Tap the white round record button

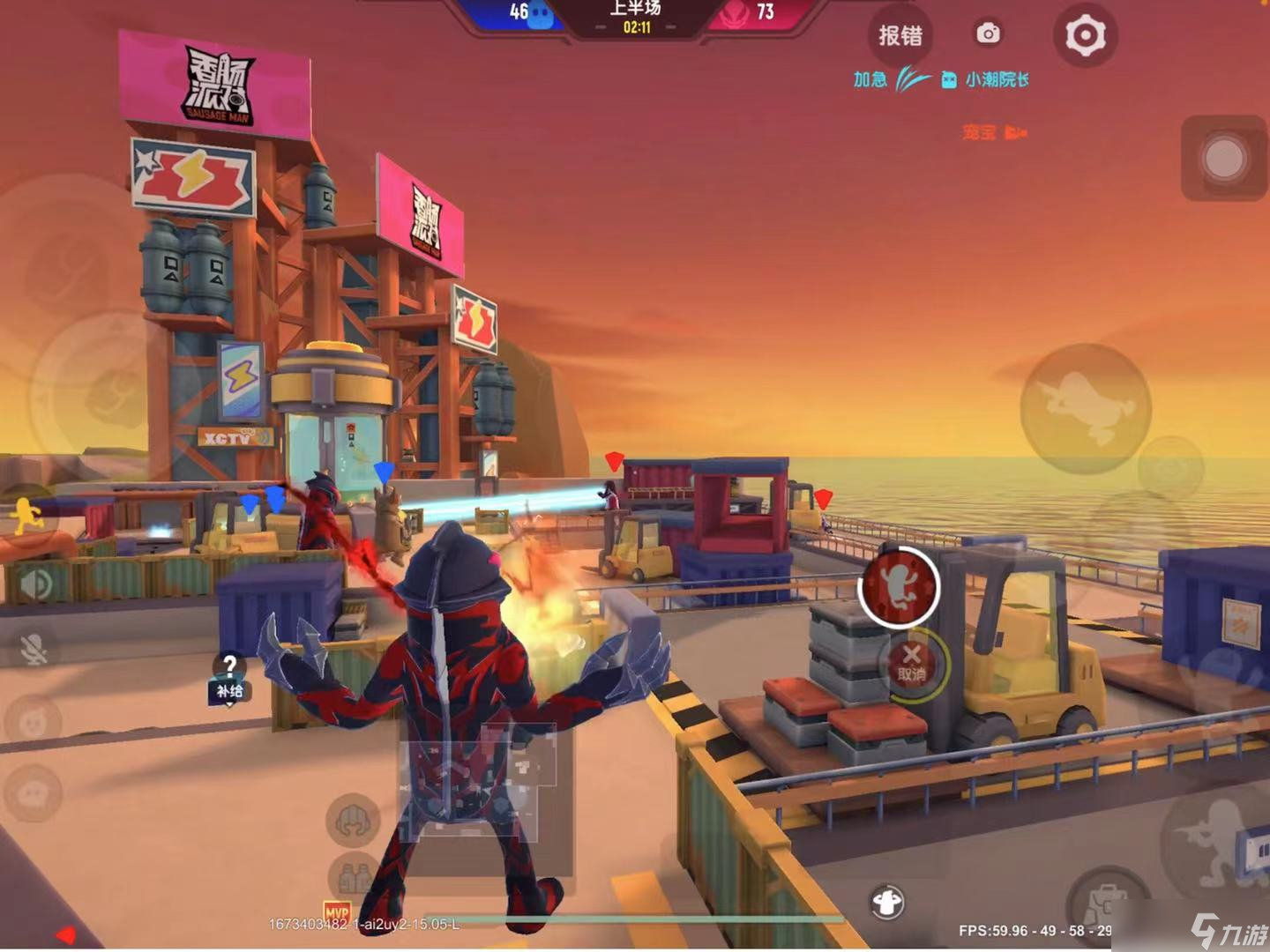point(1224,159)
